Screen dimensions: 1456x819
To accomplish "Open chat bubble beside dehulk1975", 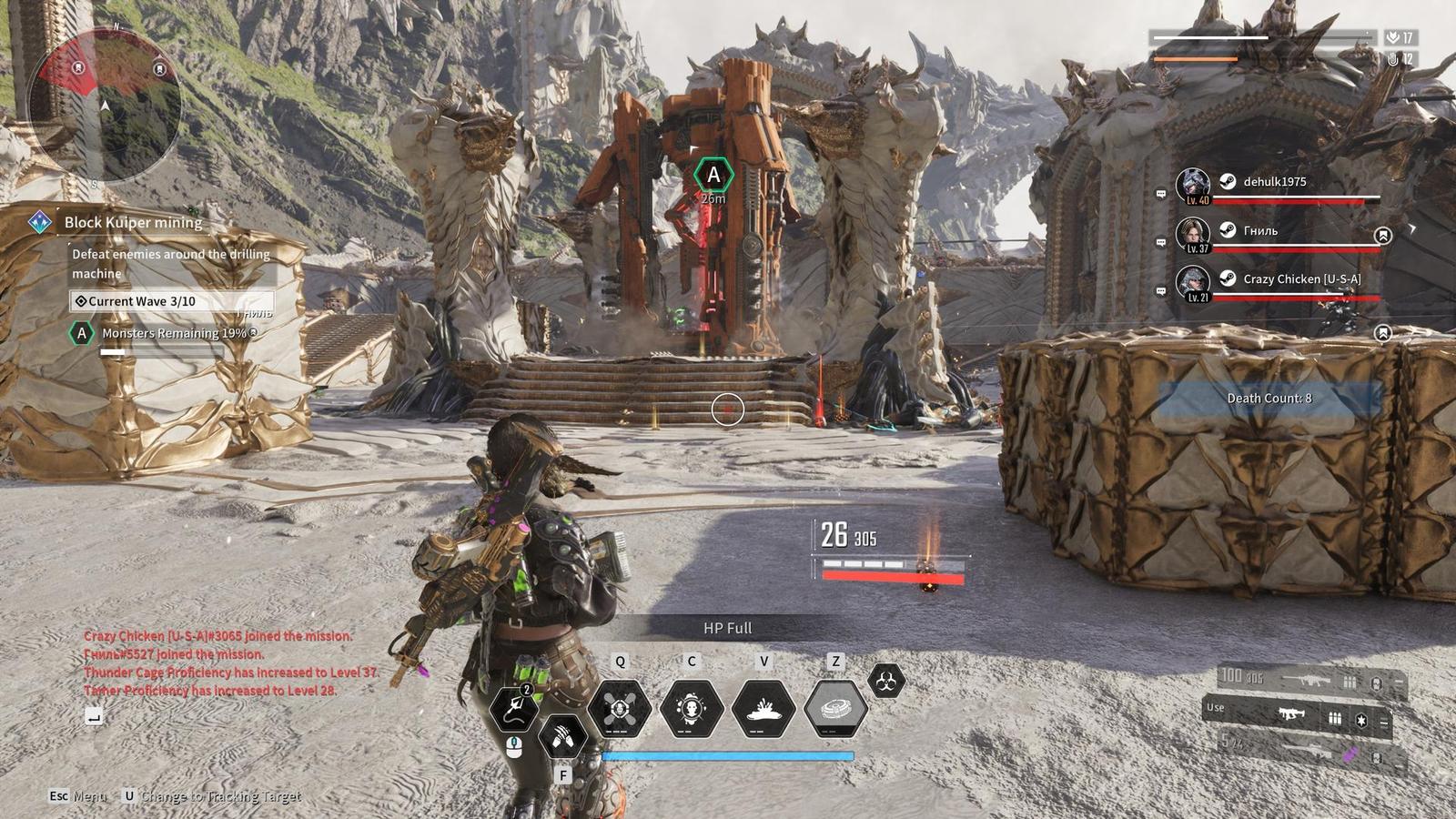I will (x=1161, y=194).
